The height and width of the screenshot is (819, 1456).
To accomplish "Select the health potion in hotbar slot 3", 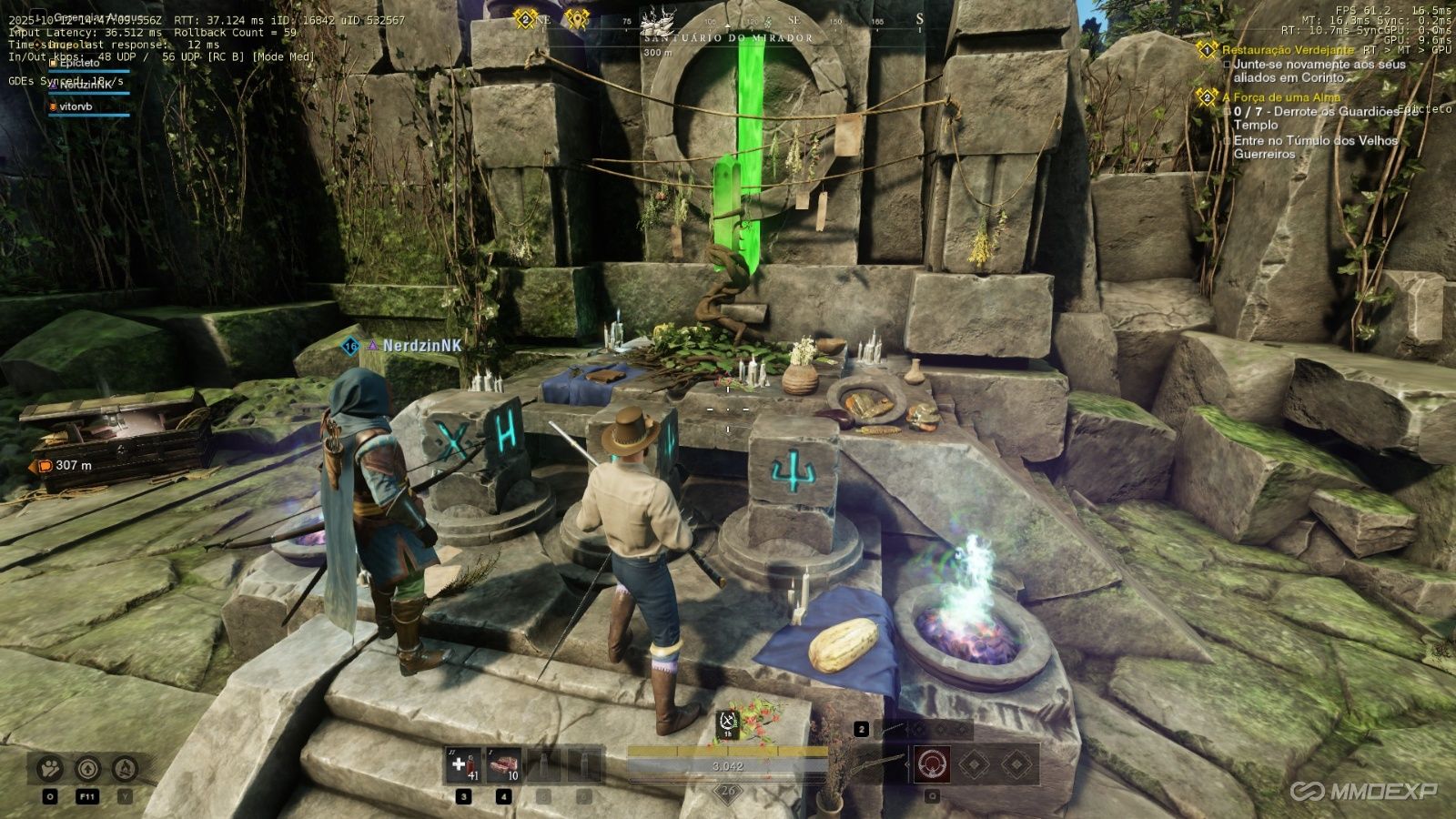I will point(462,766).
